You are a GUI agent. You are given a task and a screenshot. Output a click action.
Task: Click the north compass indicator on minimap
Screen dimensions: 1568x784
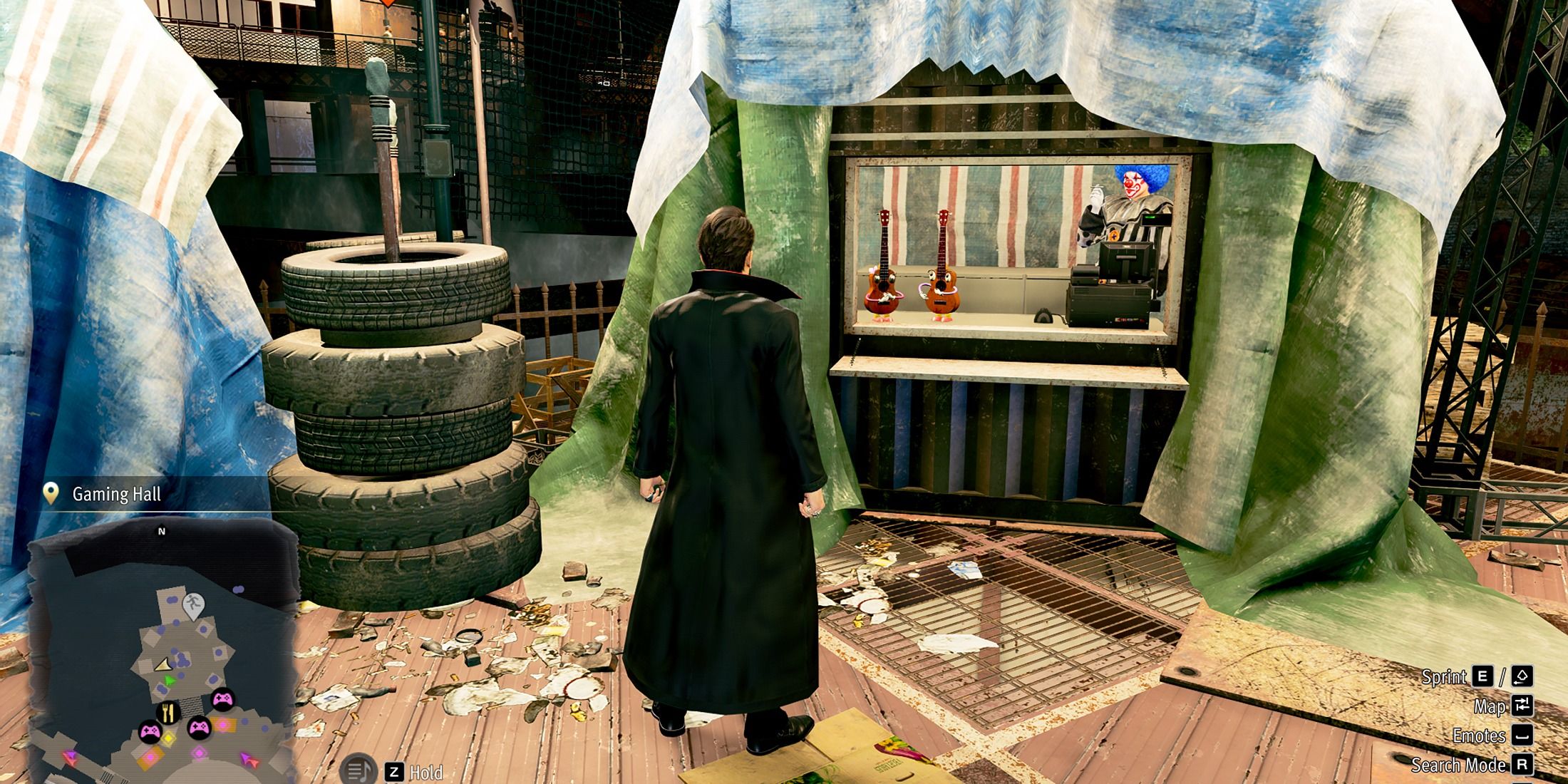(162, 531)
